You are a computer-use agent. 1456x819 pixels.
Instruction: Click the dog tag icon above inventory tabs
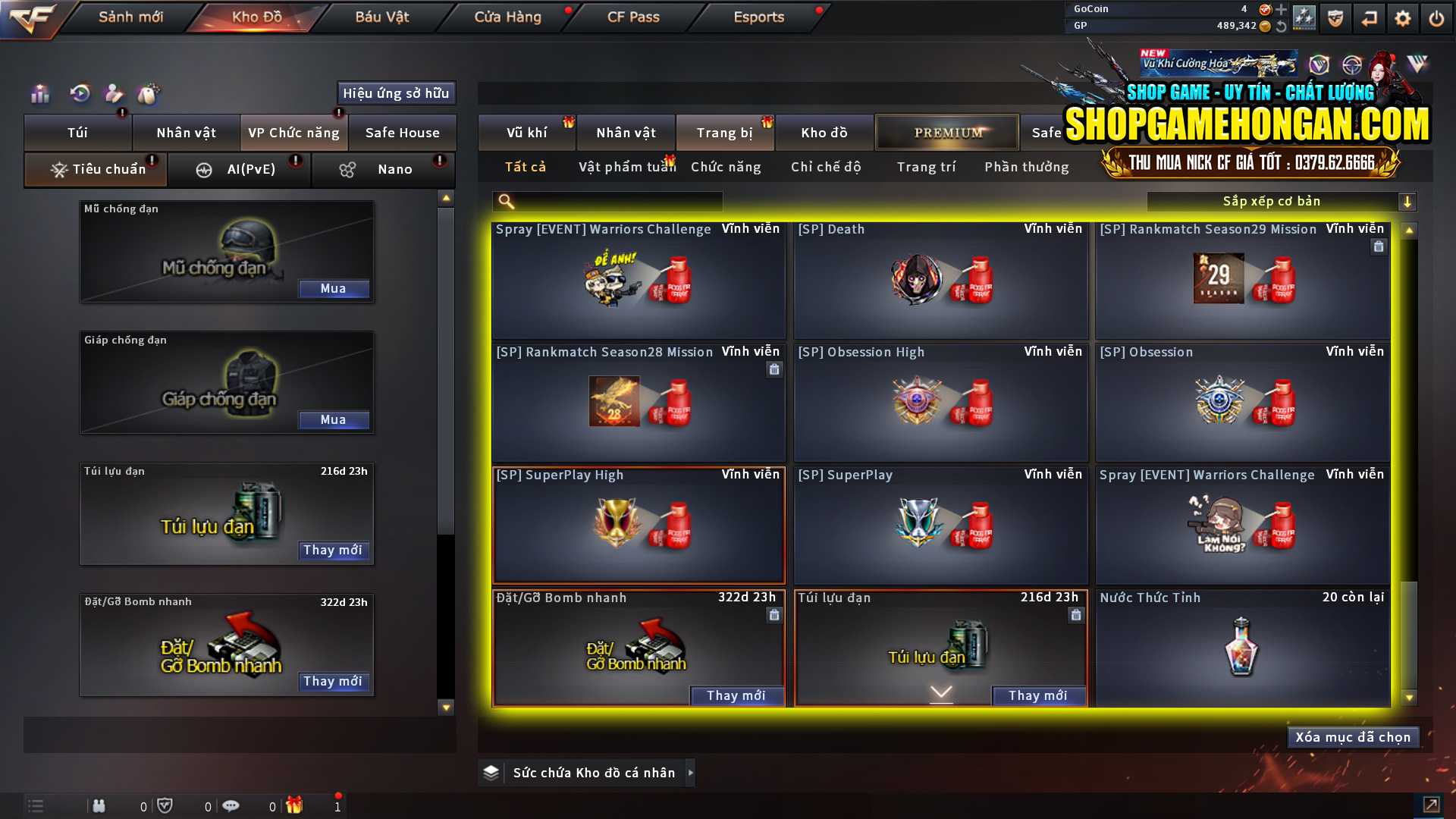click(x=149, y=94)
